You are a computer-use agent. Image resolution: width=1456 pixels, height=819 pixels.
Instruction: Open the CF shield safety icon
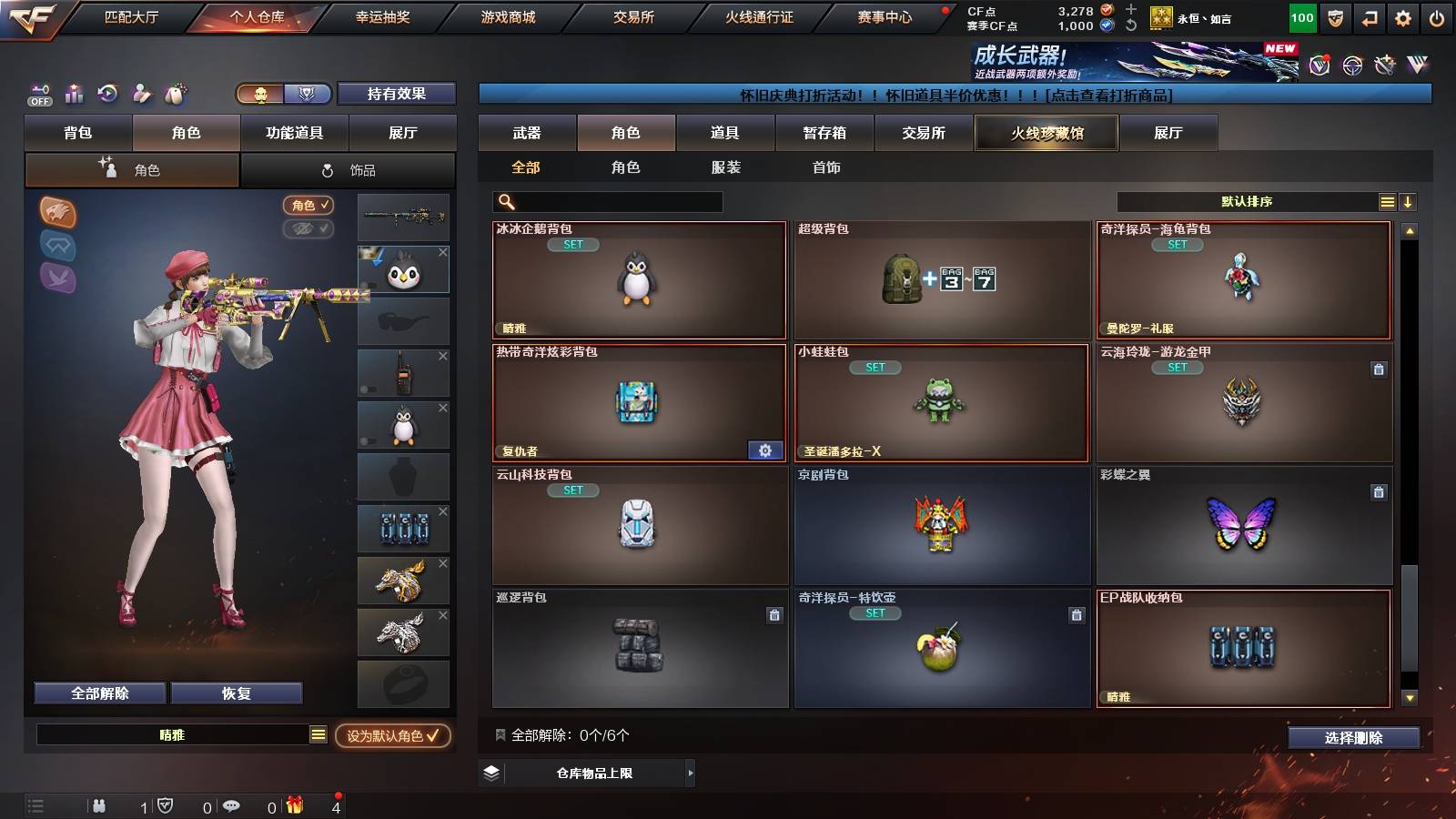click(x=1335, y=17)
